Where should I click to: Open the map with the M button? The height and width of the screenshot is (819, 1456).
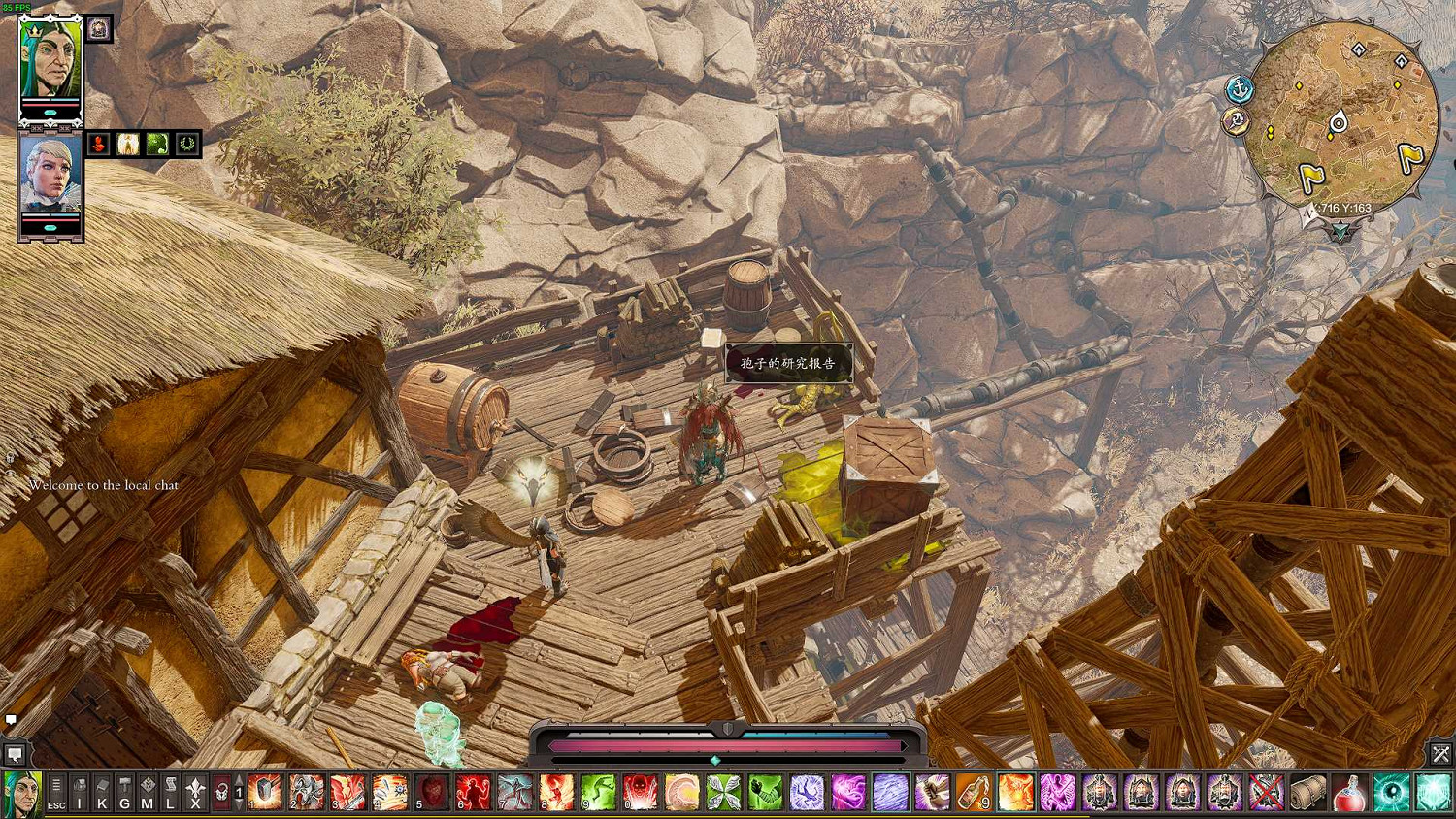pyautogui.click(x=148, y=793)
